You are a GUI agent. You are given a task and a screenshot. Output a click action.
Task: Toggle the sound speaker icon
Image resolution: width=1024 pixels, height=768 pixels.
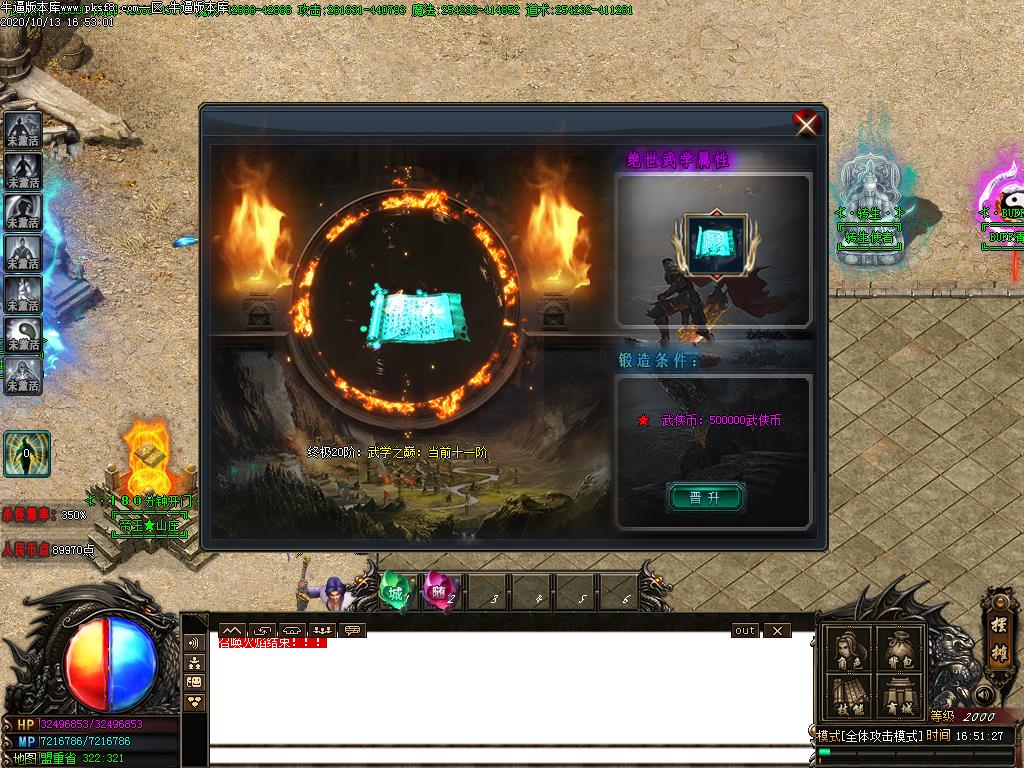[985, 694]
